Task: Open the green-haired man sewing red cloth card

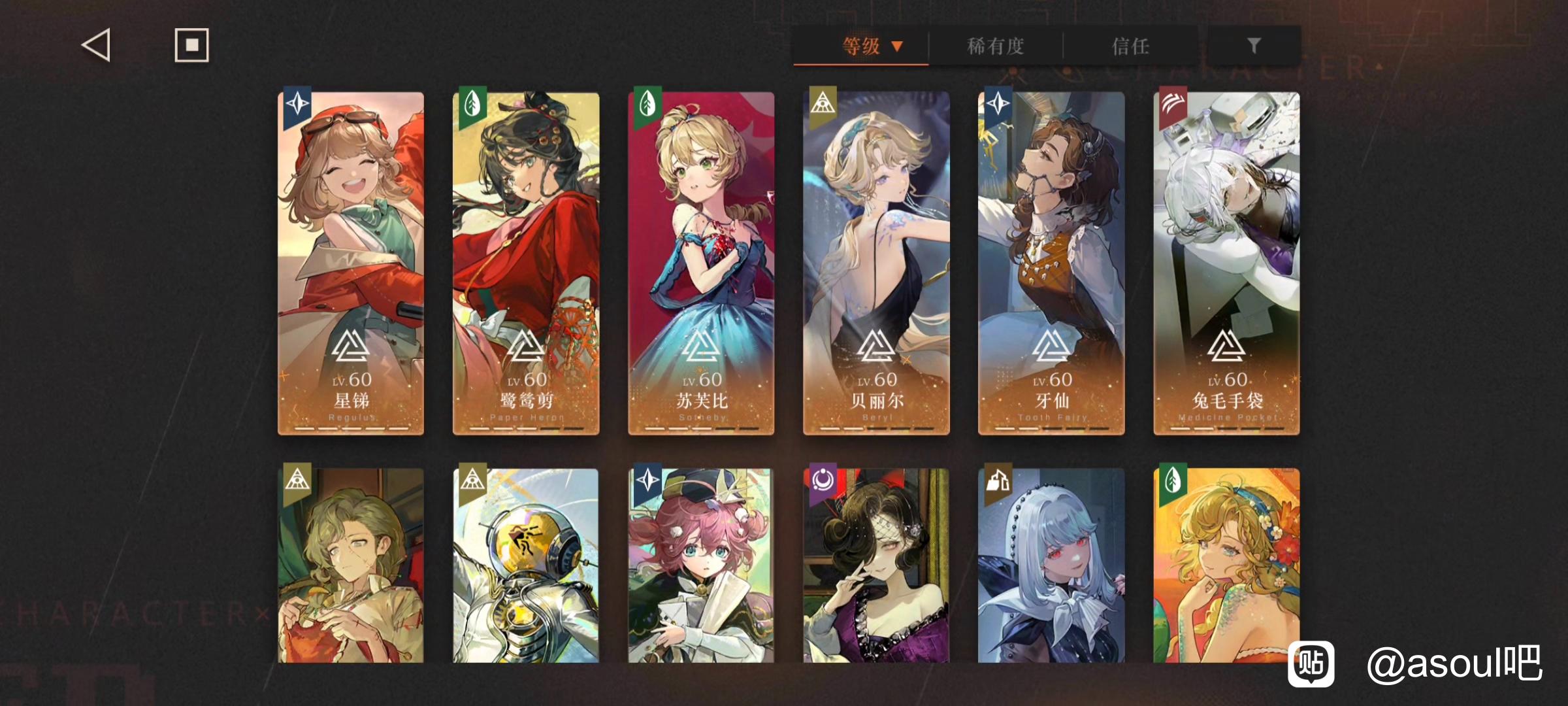Action: (x=351, y=565)
